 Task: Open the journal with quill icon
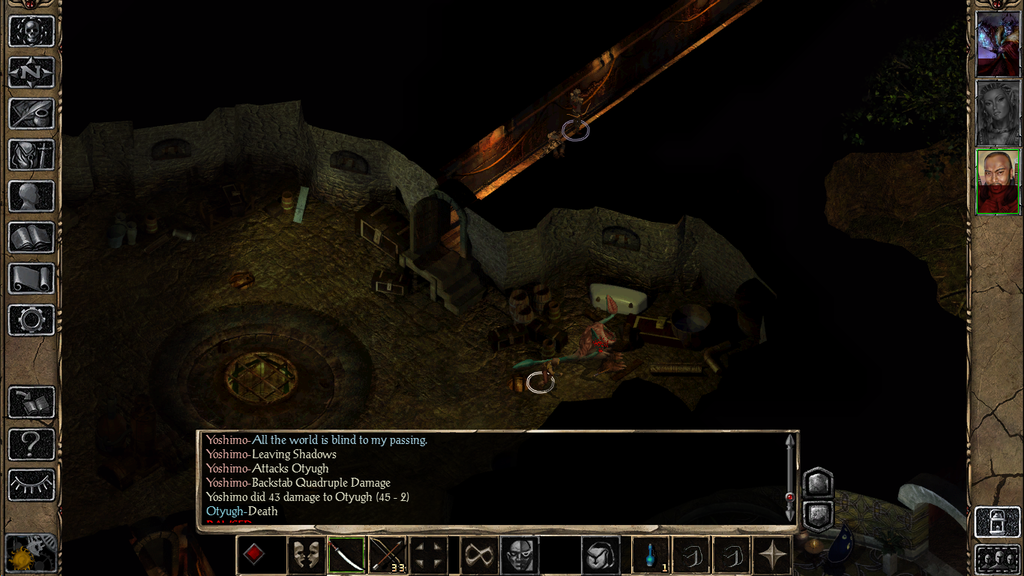tap(31, 113)
